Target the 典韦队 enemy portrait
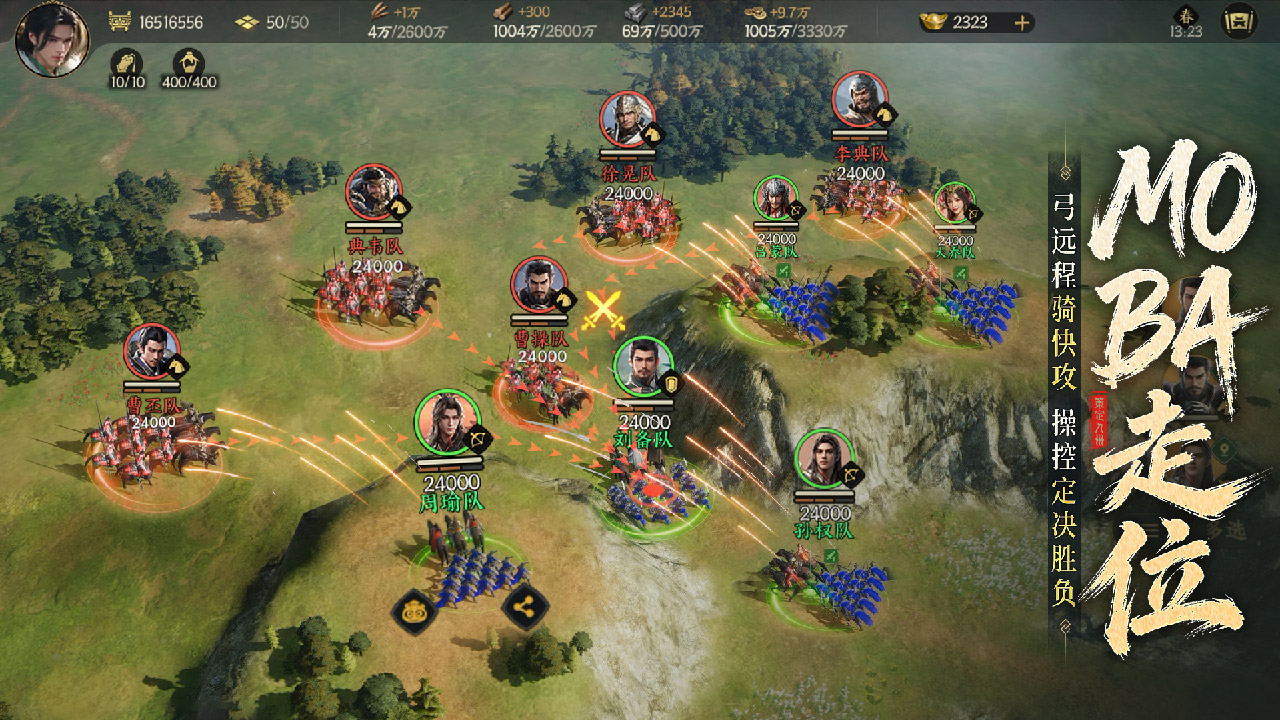The height and width of the screenshot is (720, 1280). point(374,193)
